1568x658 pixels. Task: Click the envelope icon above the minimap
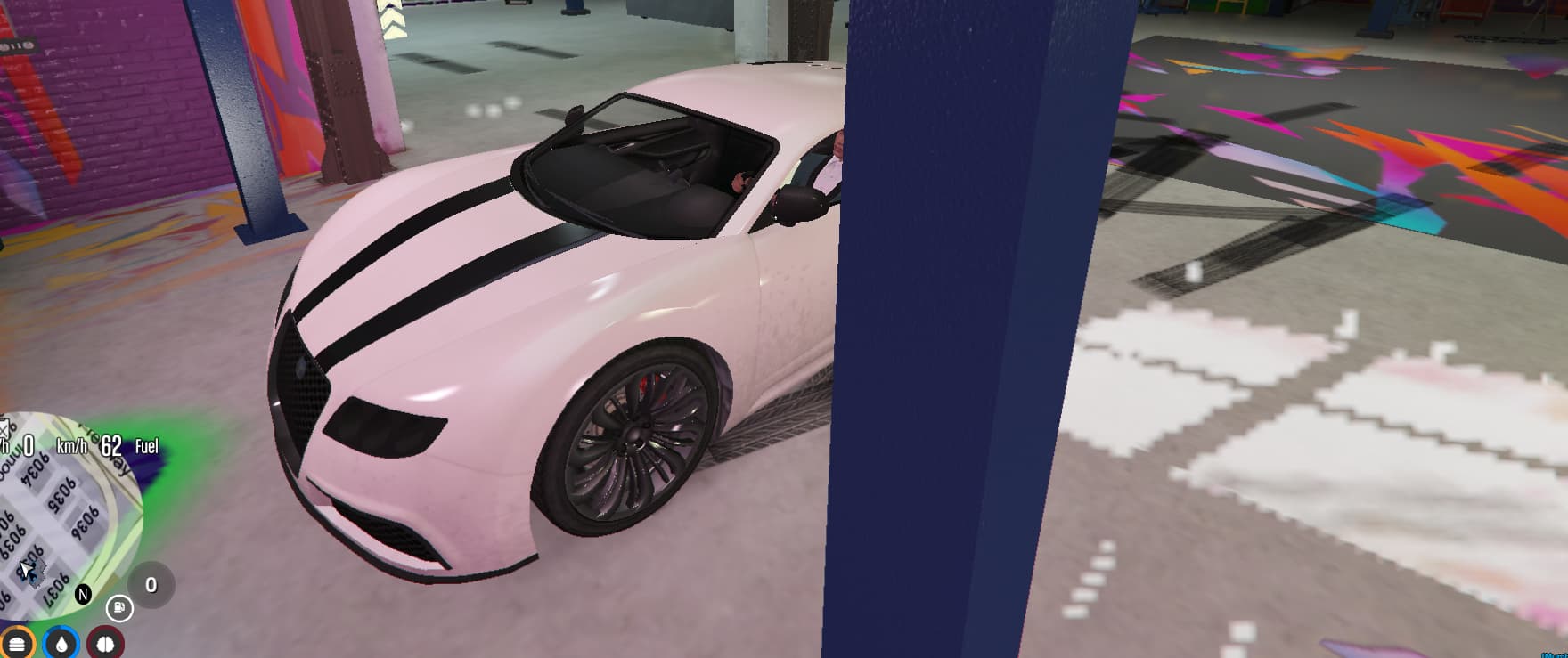click(x=5, y=428)
